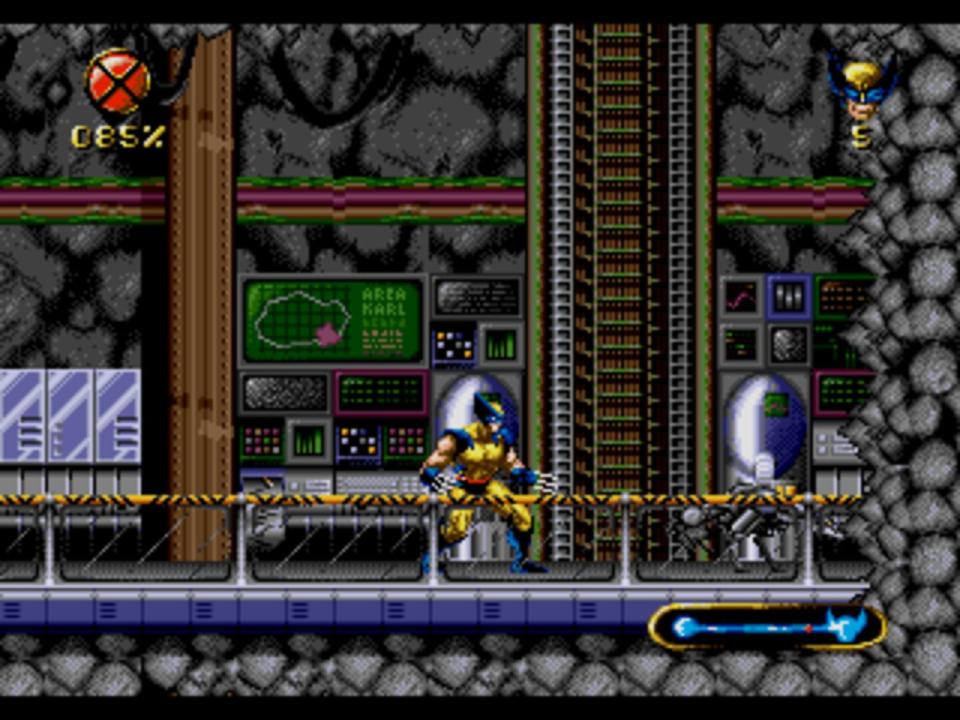The image size is (960, 720).
Task: Select the Wolverine mask portrait icon
Action: pos(861,88)
